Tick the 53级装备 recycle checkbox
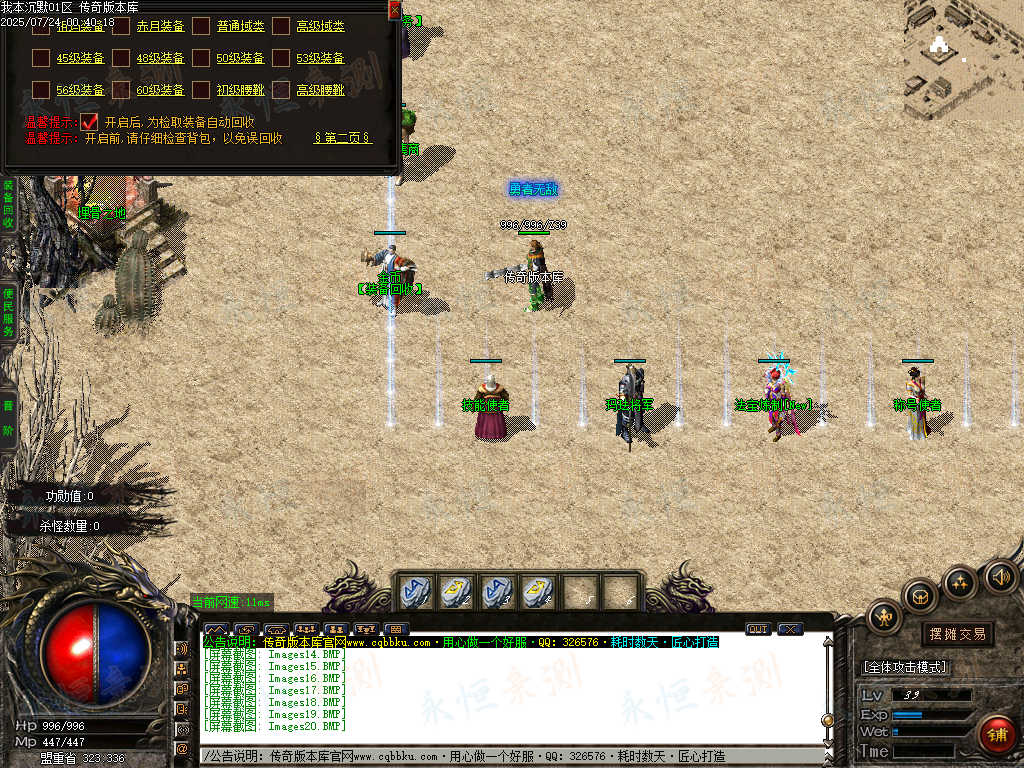This screenshot has width=1024, height=768. (x=281, y=58)
